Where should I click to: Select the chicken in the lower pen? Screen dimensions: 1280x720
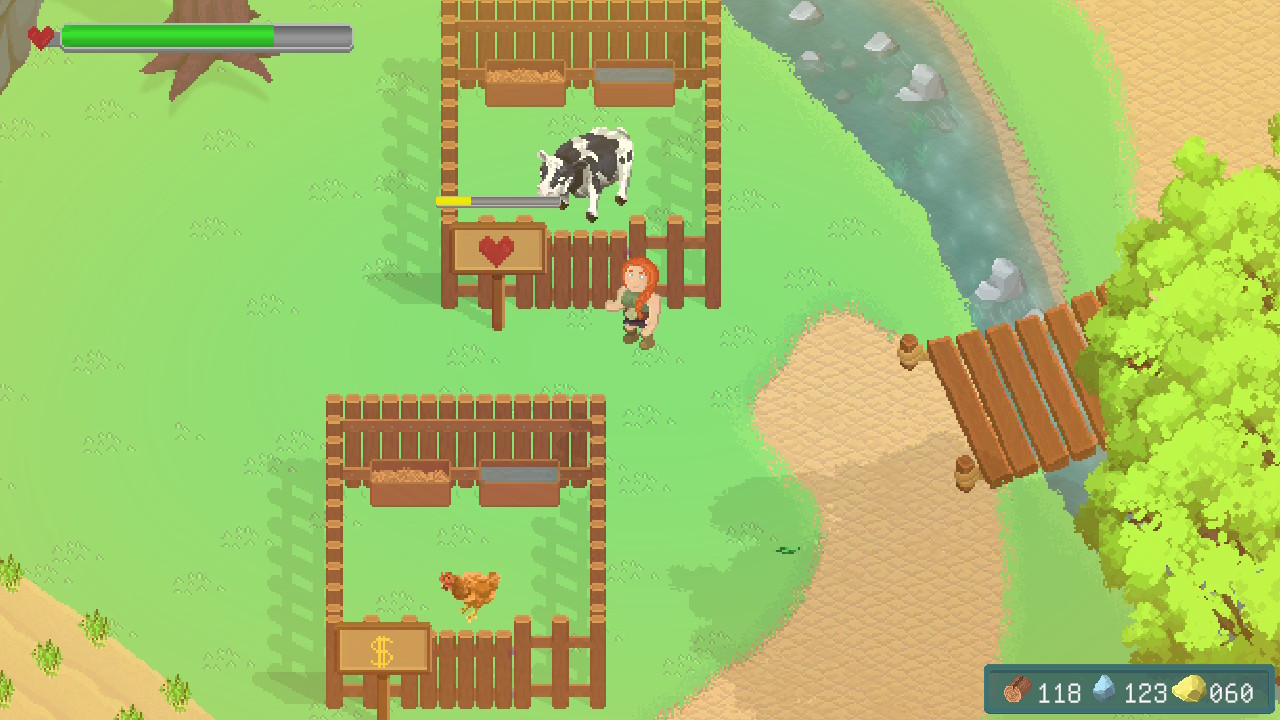468,590
